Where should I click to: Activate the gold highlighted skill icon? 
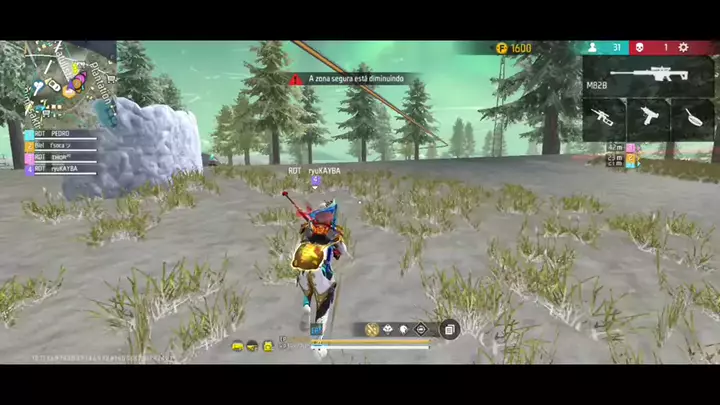click(x=371, y=329)
